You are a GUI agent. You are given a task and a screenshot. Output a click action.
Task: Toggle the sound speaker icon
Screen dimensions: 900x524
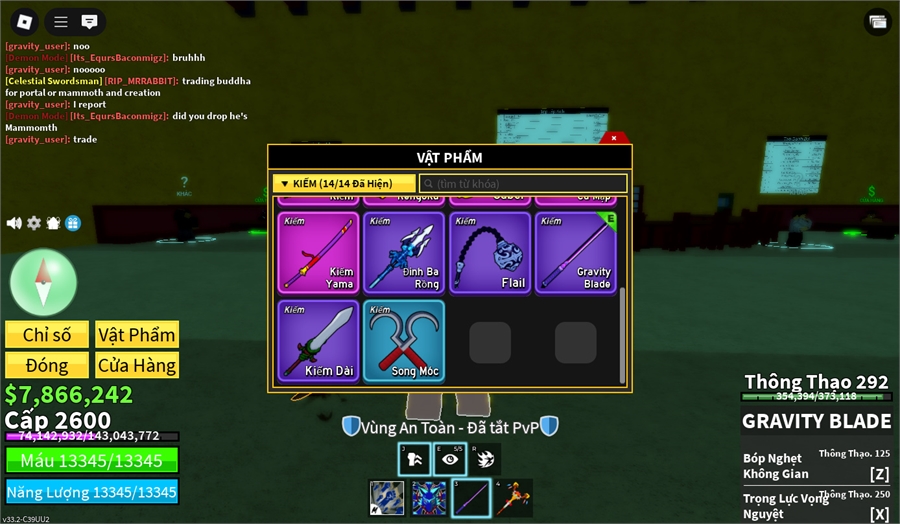point(14,223)
